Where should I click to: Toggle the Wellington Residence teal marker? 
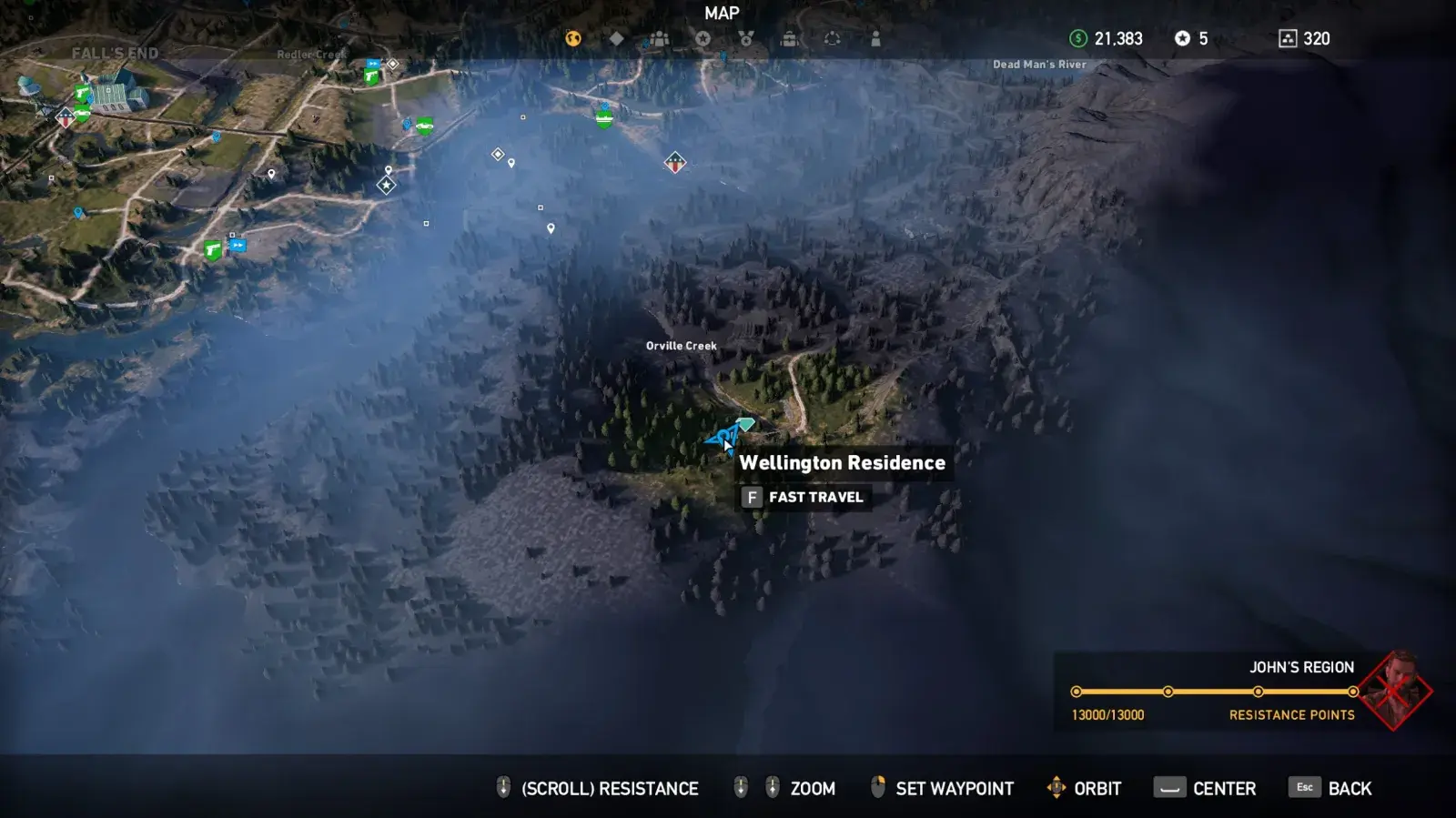(746, 423)
